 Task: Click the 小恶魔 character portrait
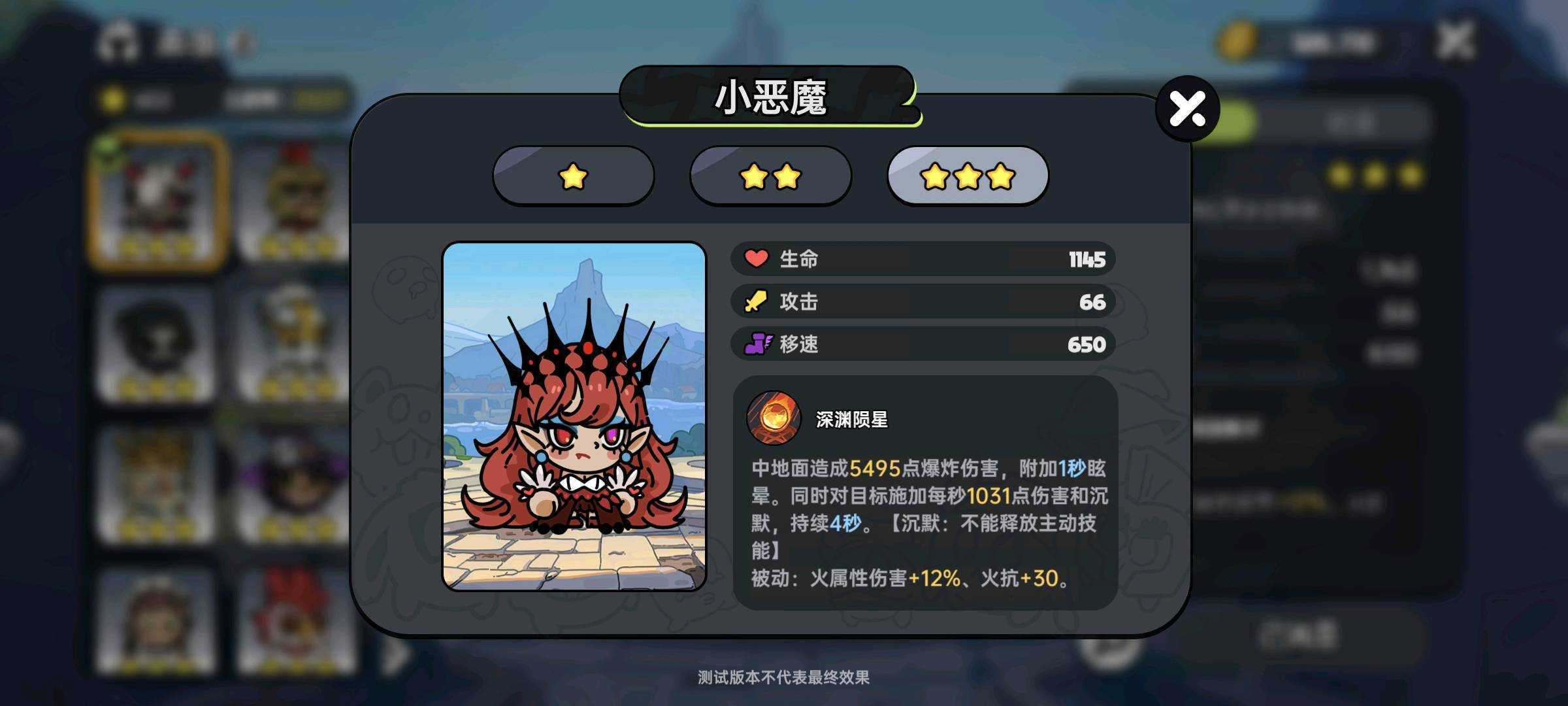(574, 416)
